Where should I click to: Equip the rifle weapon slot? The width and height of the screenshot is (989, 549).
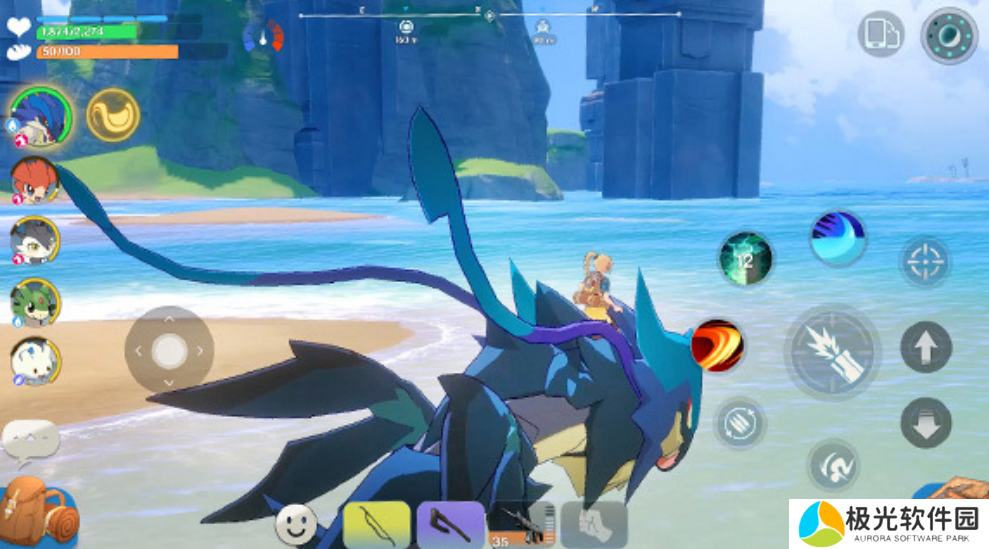click(x=521, y=524)
